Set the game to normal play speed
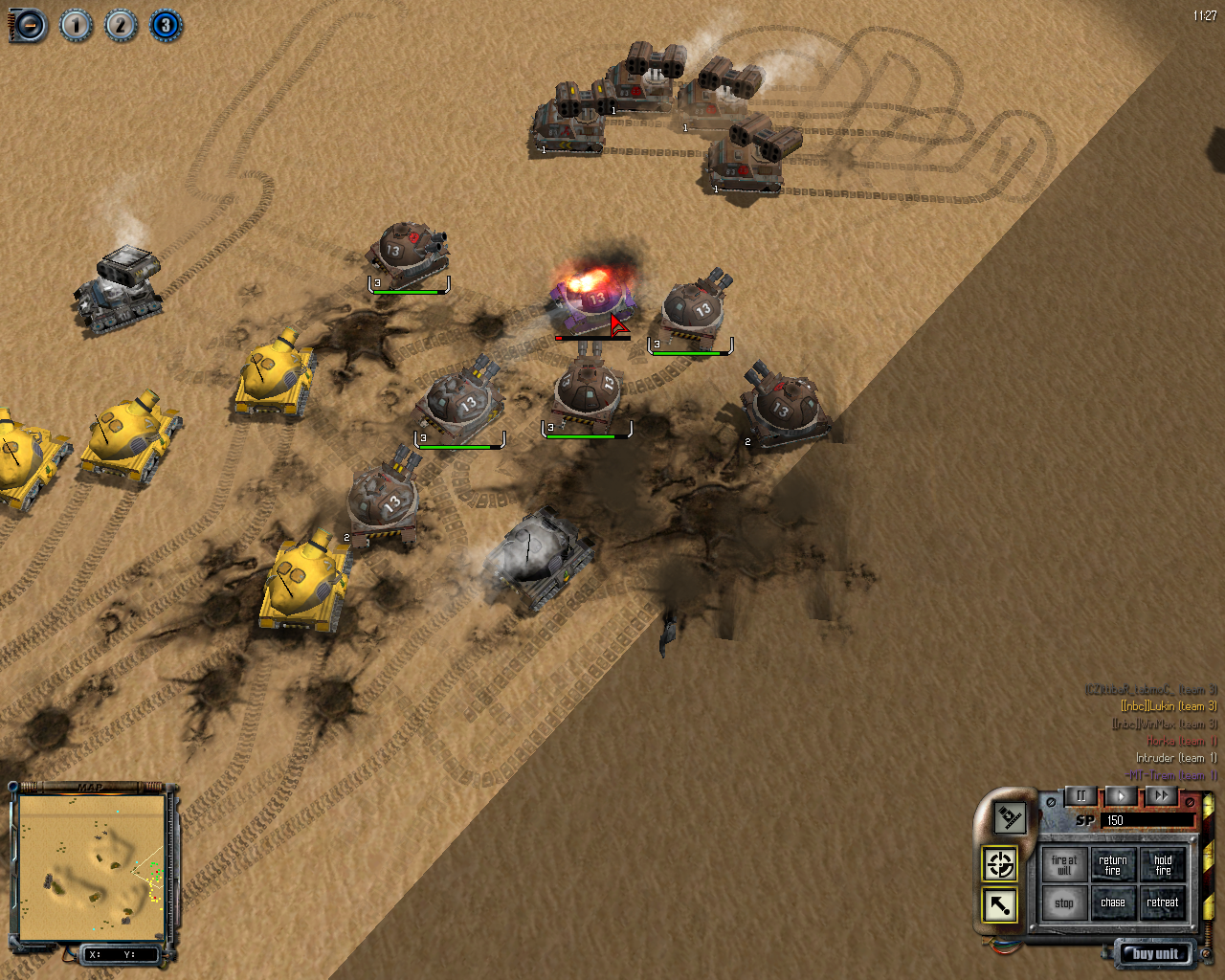1225x980 pixels. (1121, 795)
